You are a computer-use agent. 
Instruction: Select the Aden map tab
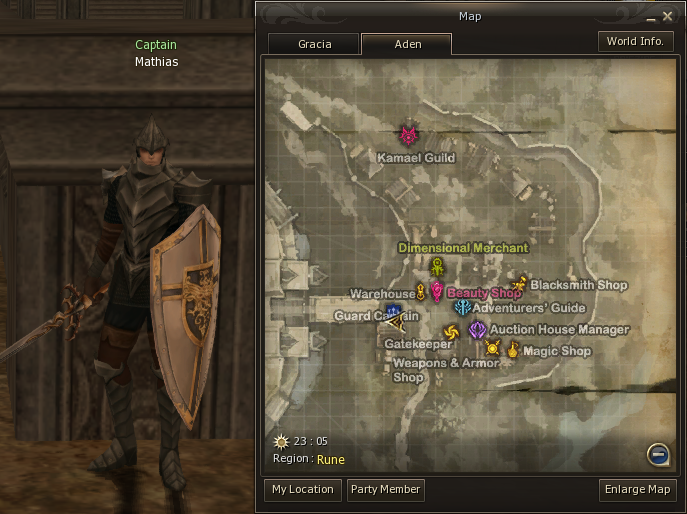[406, 44]
